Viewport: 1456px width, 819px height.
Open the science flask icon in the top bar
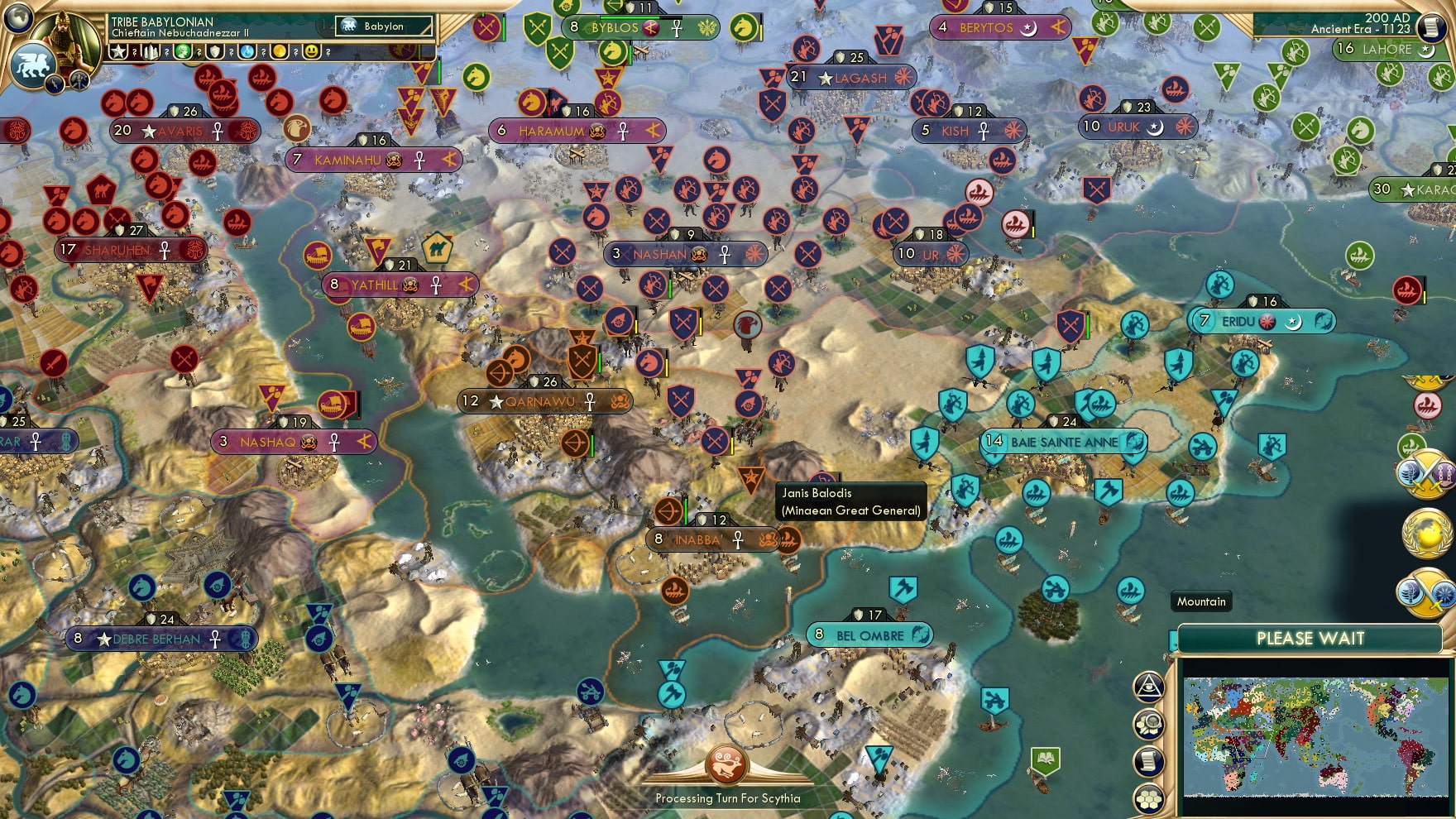(245, 51)
